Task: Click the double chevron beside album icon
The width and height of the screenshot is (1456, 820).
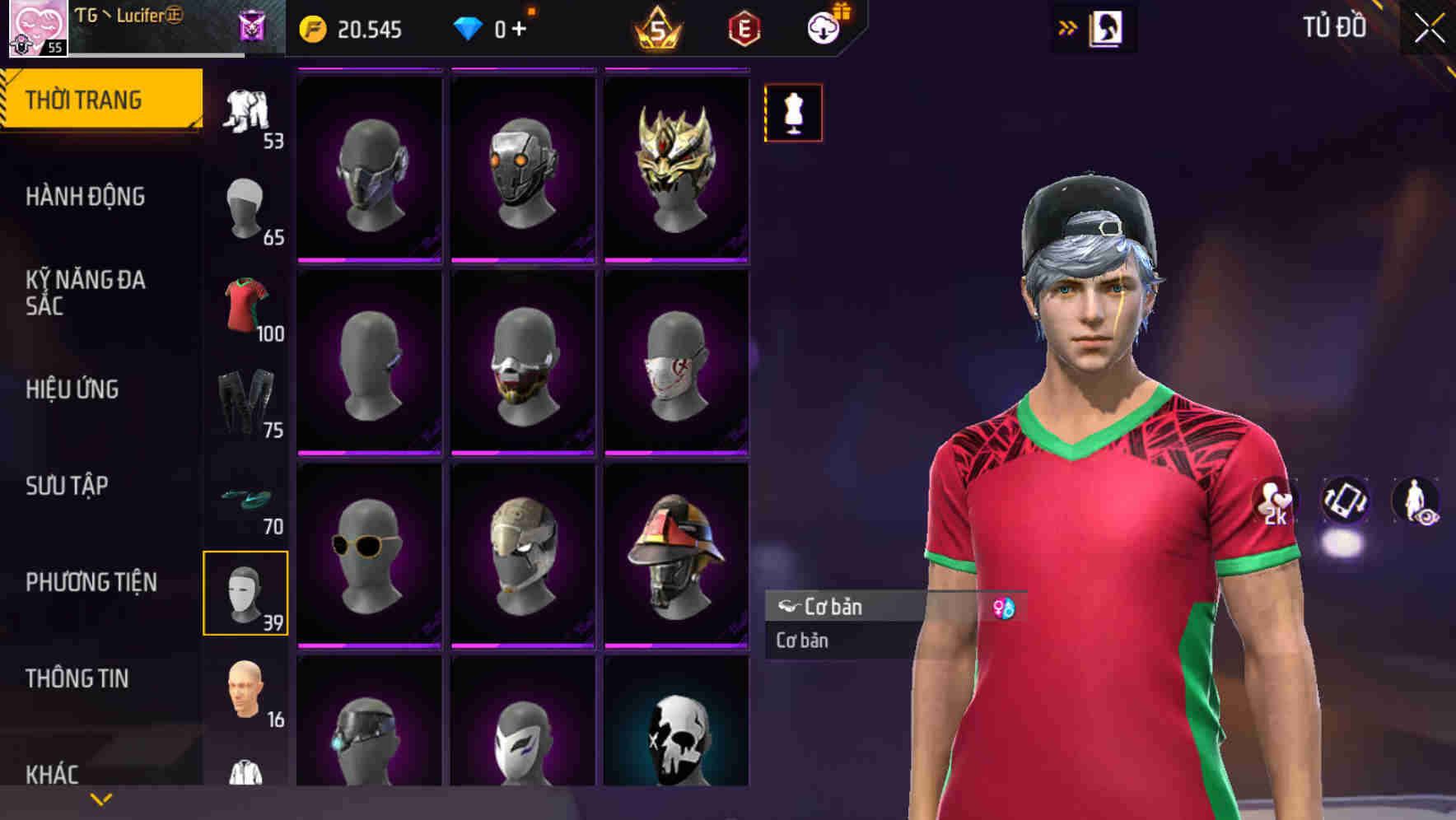Action: 1067,26
